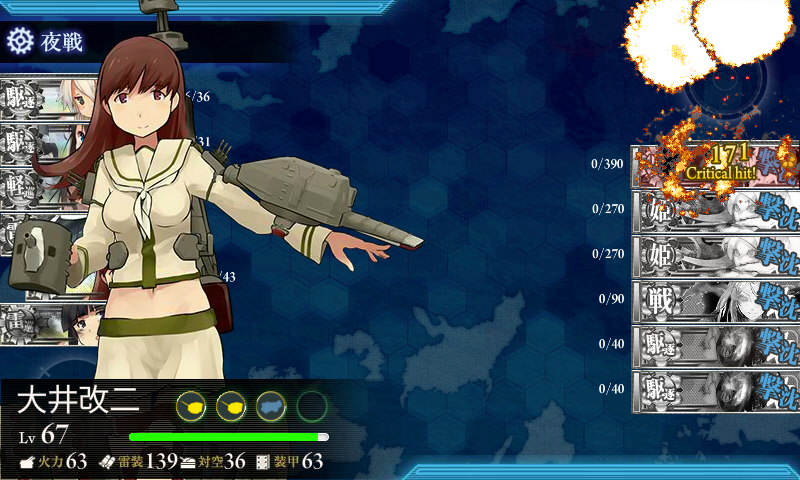Click the enemy flagship banner showing Critical hit
Image resolution: width=800 pixels, height=480 pixels.
pos(714,165)
